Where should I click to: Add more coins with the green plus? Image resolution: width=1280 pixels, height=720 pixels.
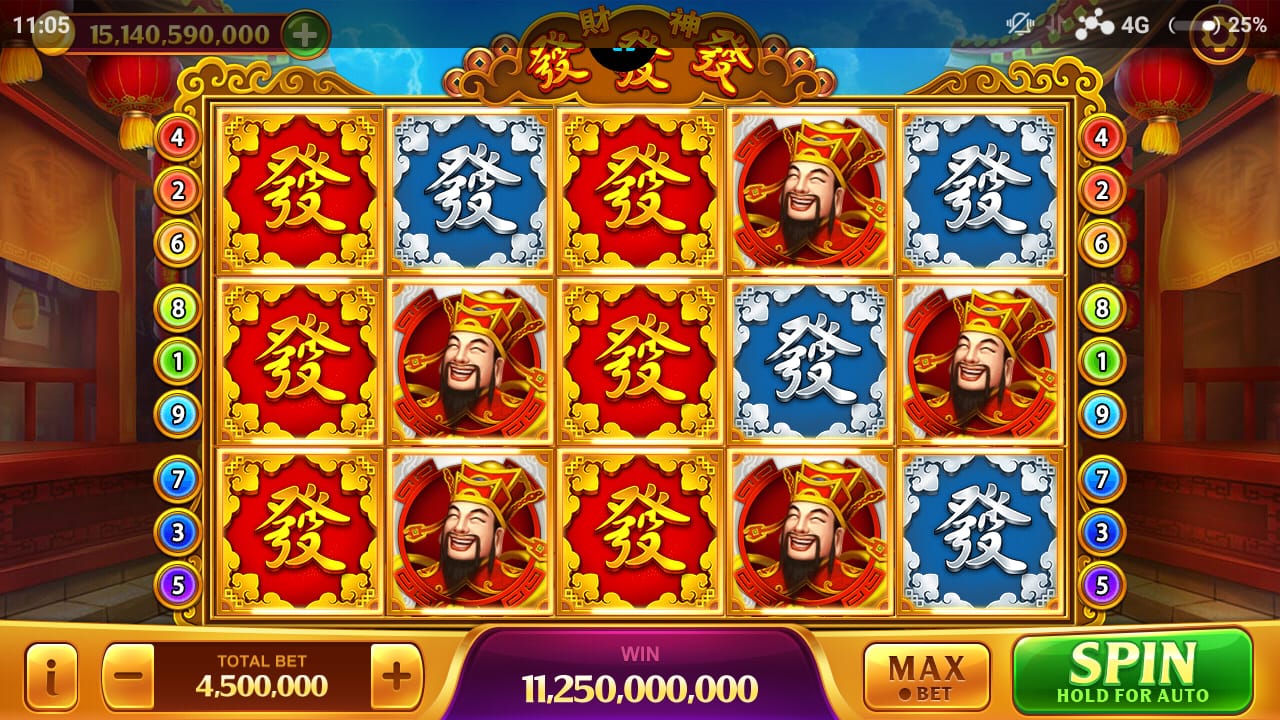305,34
